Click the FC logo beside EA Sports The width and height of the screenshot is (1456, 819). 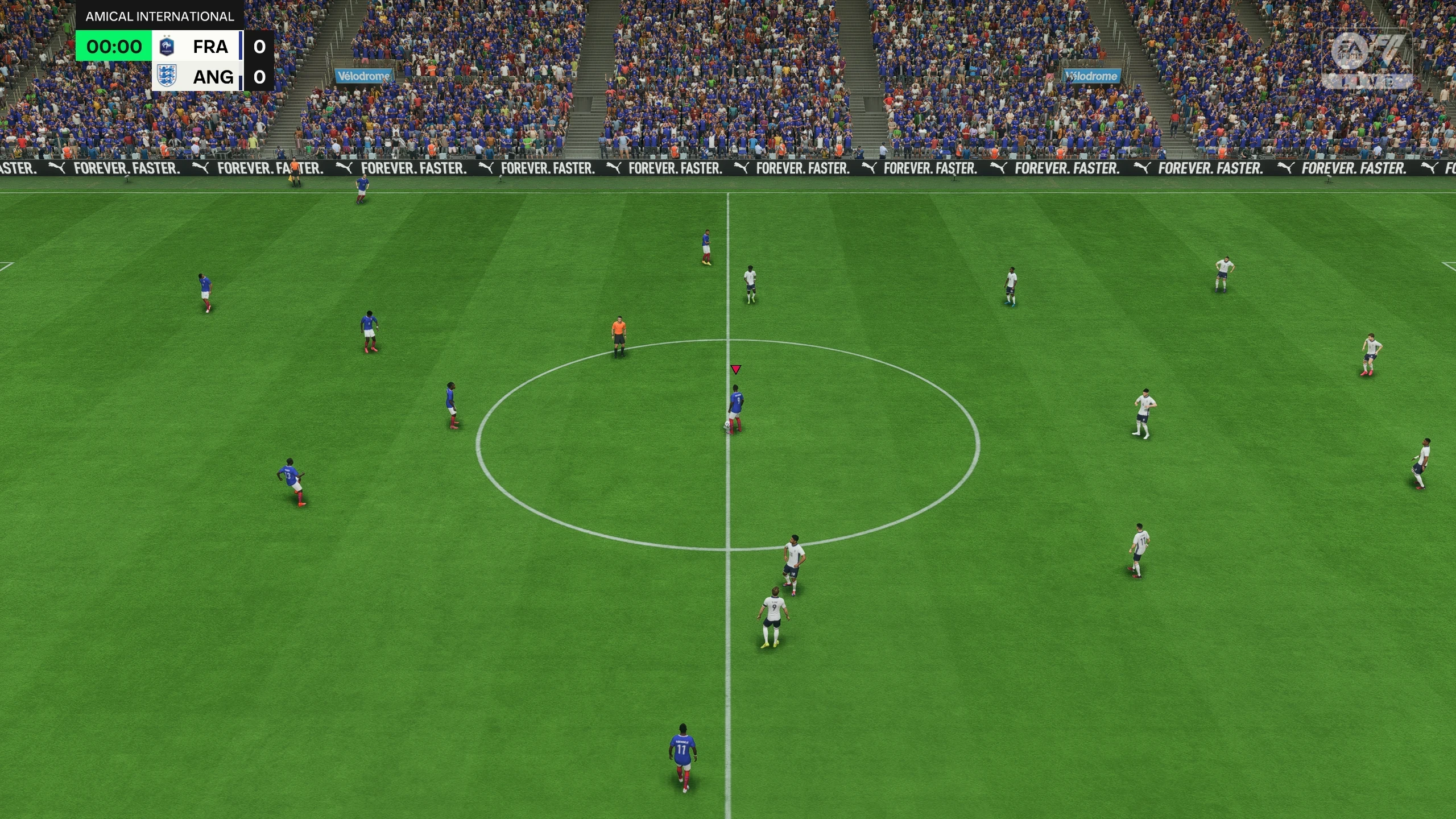1389,49
